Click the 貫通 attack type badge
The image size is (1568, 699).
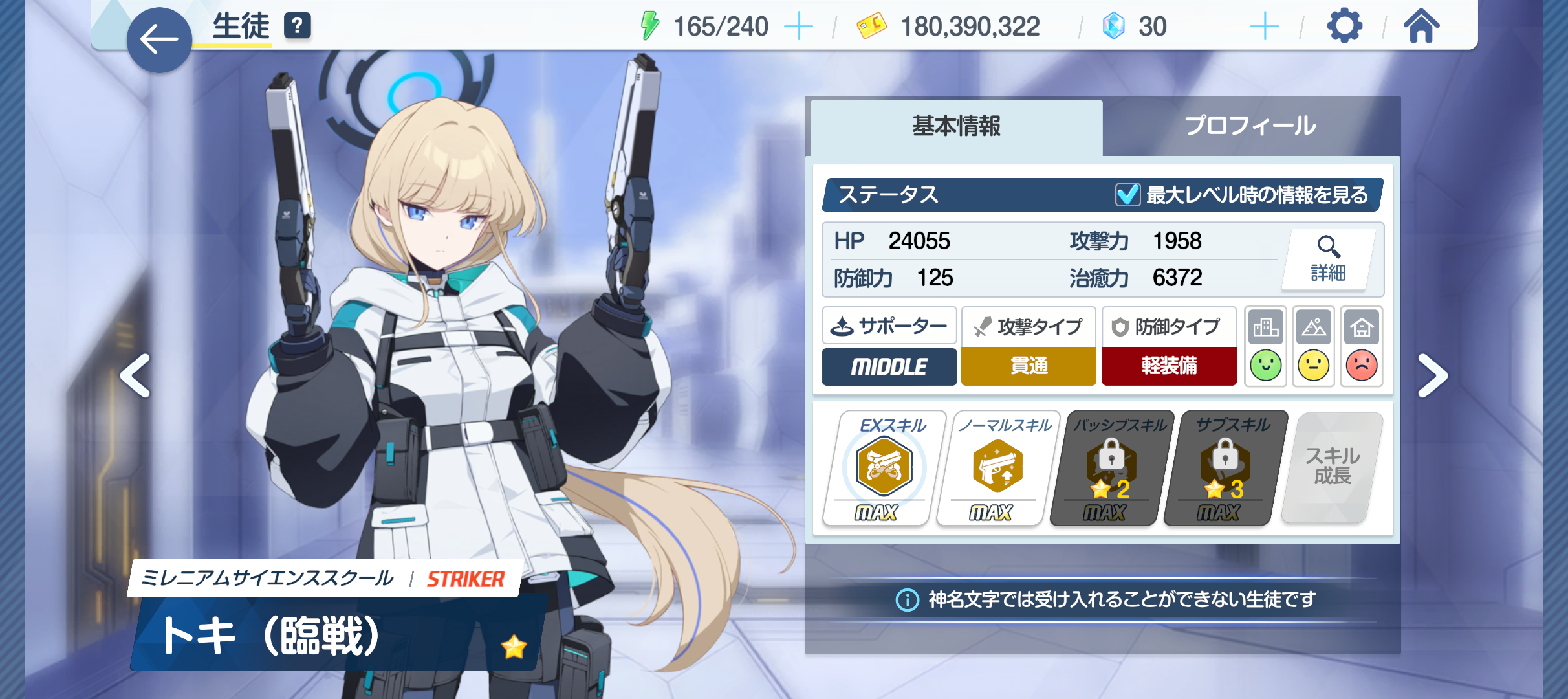(x=1029, y=366)
